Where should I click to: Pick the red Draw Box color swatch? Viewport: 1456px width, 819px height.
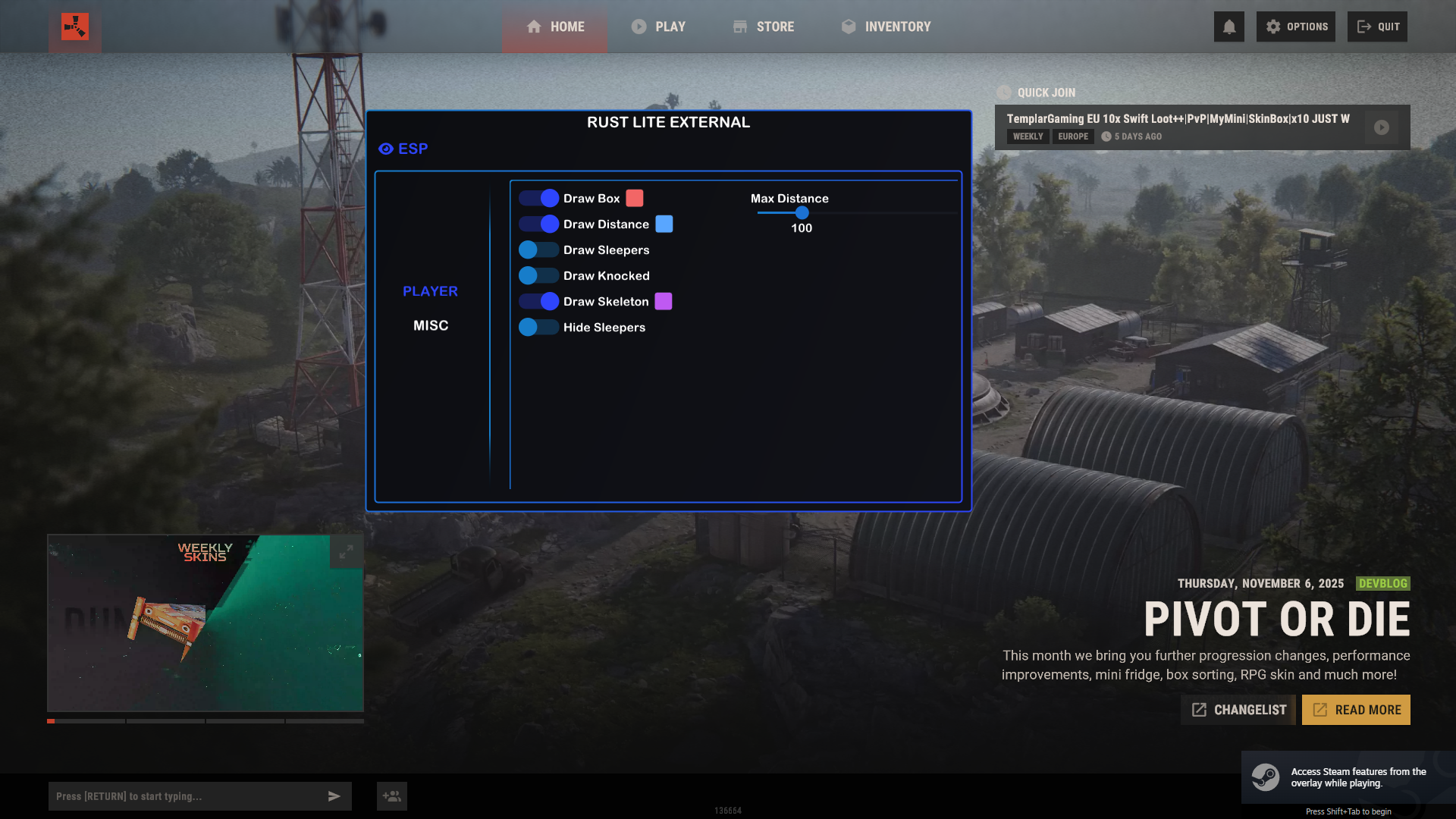(x=635, y=199)
